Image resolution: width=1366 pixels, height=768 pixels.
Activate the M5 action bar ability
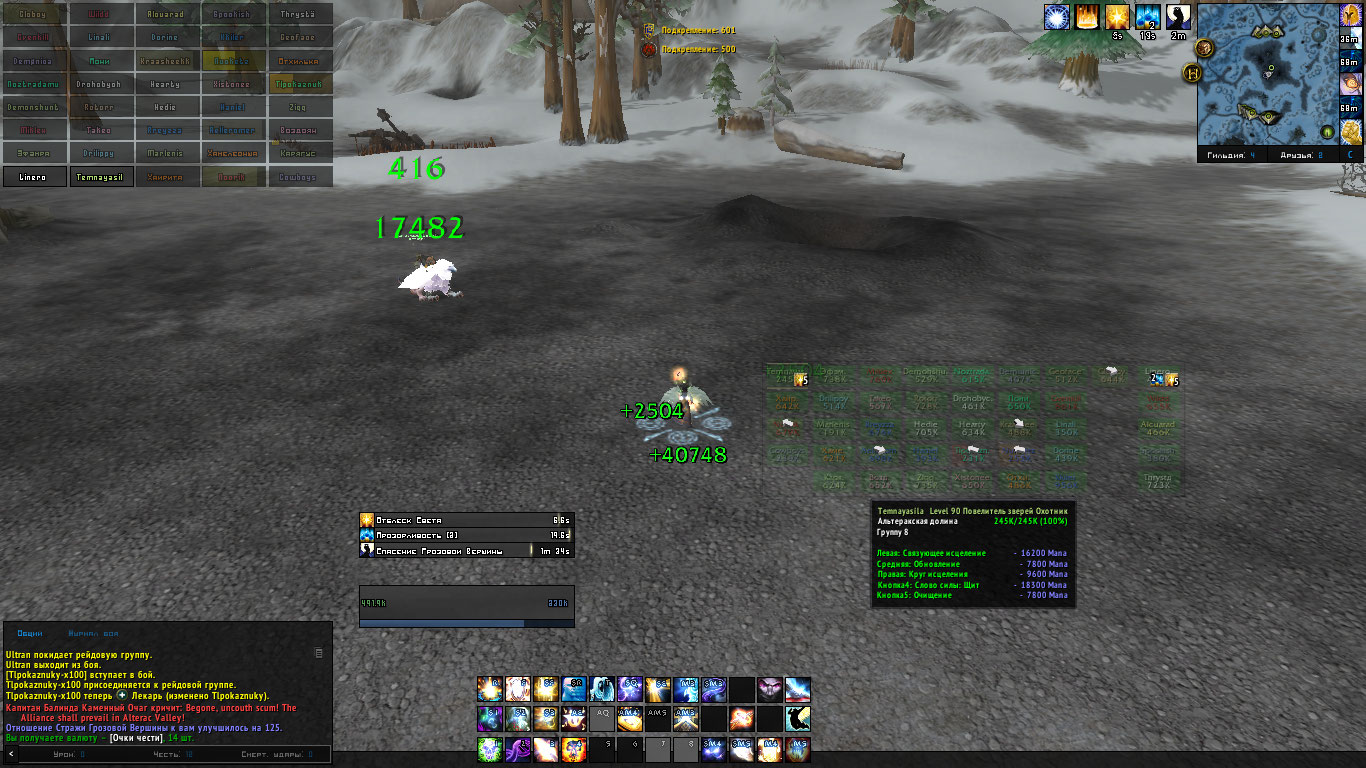click(798, 749)
